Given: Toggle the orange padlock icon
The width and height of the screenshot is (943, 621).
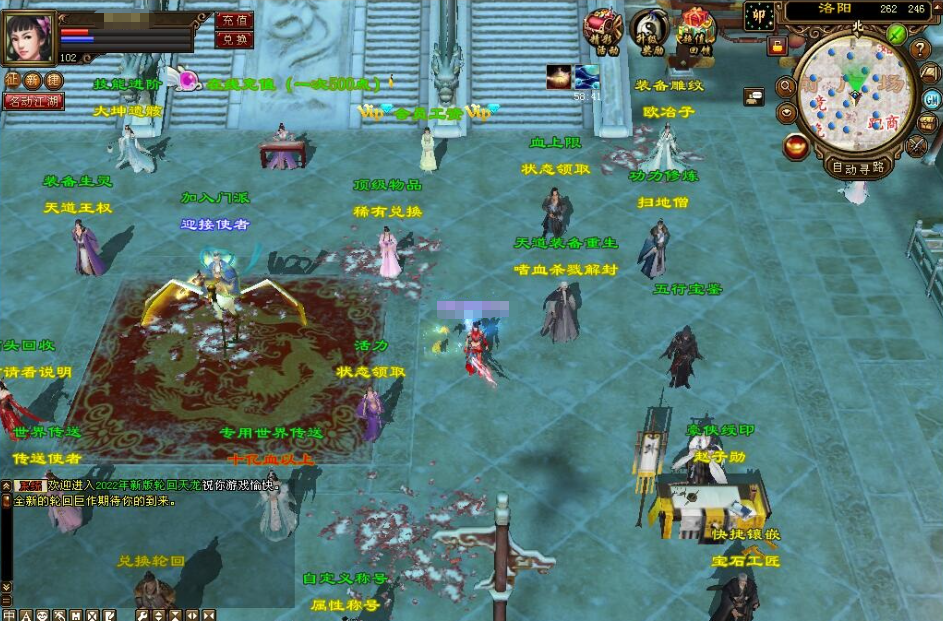Looking at the screenshot, I should click(776, 46).
